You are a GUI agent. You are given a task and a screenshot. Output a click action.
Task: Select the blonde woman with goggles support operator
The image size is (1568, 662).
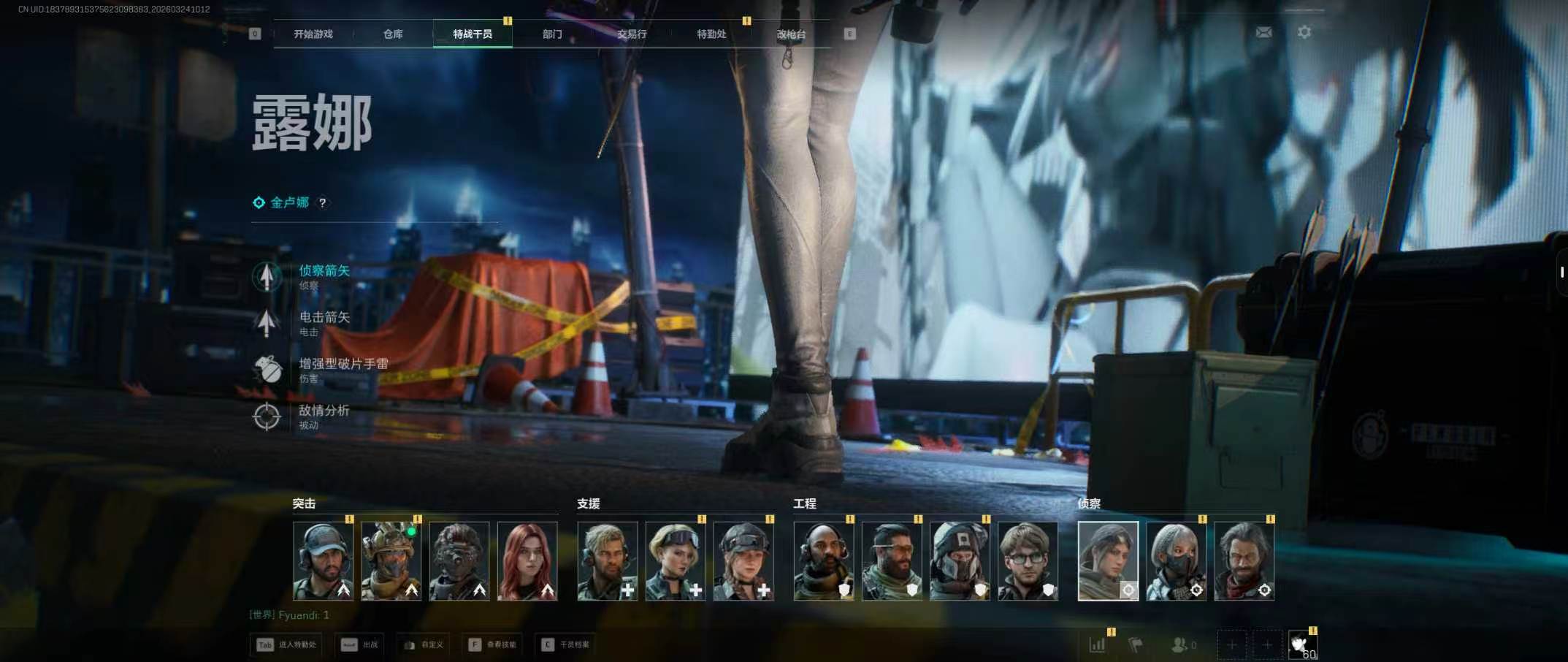click(x=676, y=560)
